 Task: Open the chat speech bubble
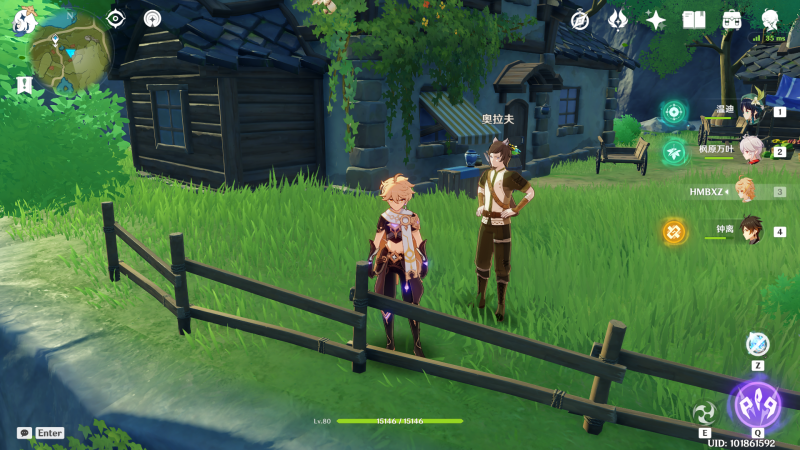pos(24,433)
